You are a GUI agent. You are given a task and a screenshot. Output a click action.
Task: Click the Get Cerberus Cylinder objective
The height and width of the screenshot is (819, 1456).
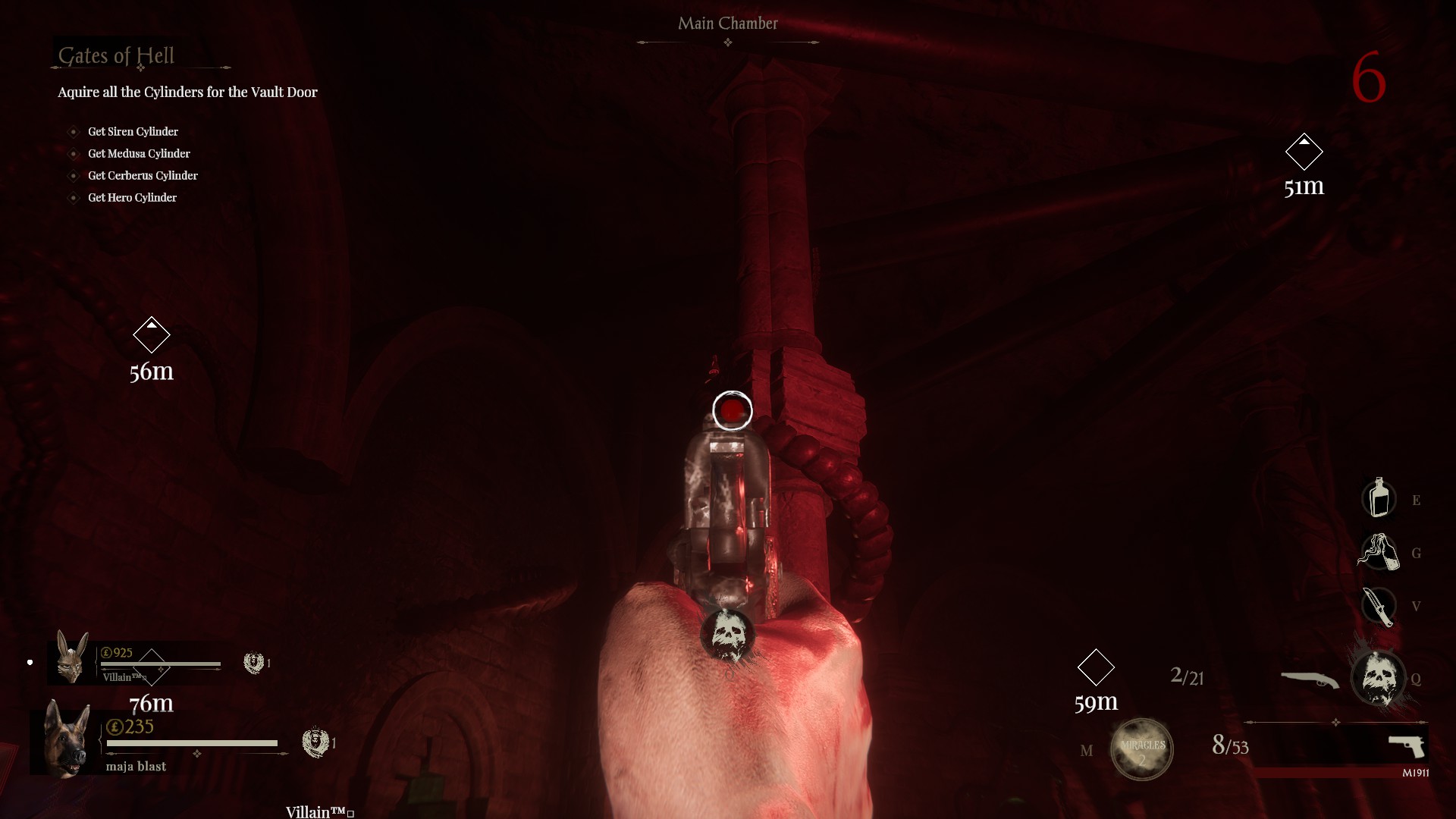[x=143, y=176]
